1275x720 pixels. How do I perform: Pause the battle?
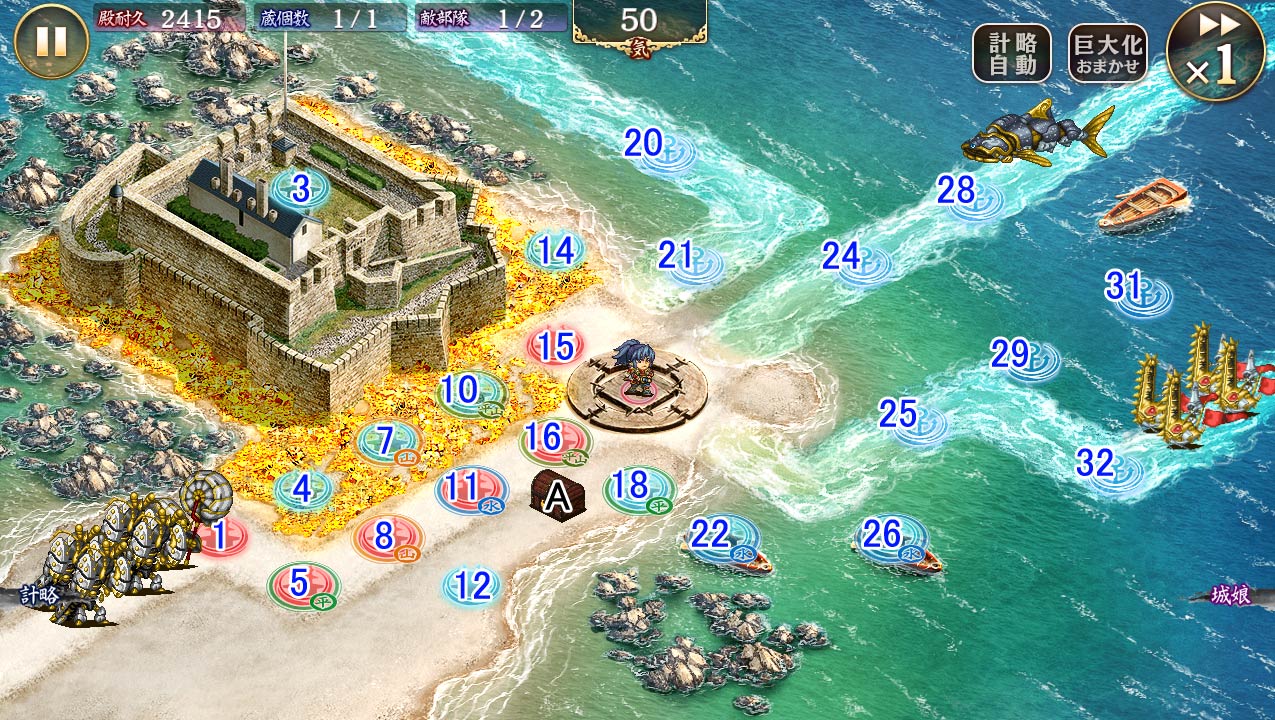click(51, 42)
